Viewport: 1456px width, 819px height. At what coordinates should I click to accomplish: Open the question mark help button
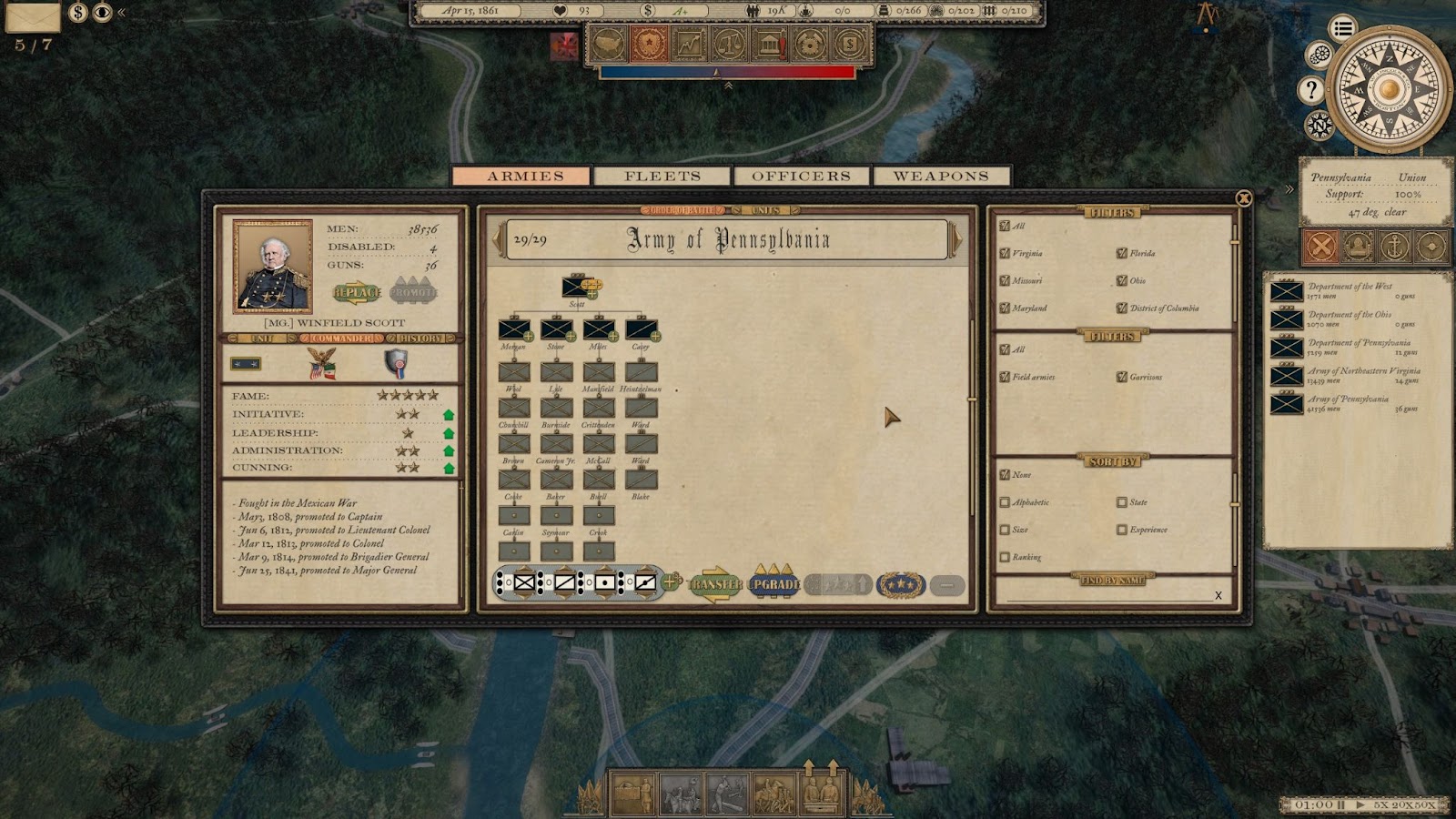1310,89
